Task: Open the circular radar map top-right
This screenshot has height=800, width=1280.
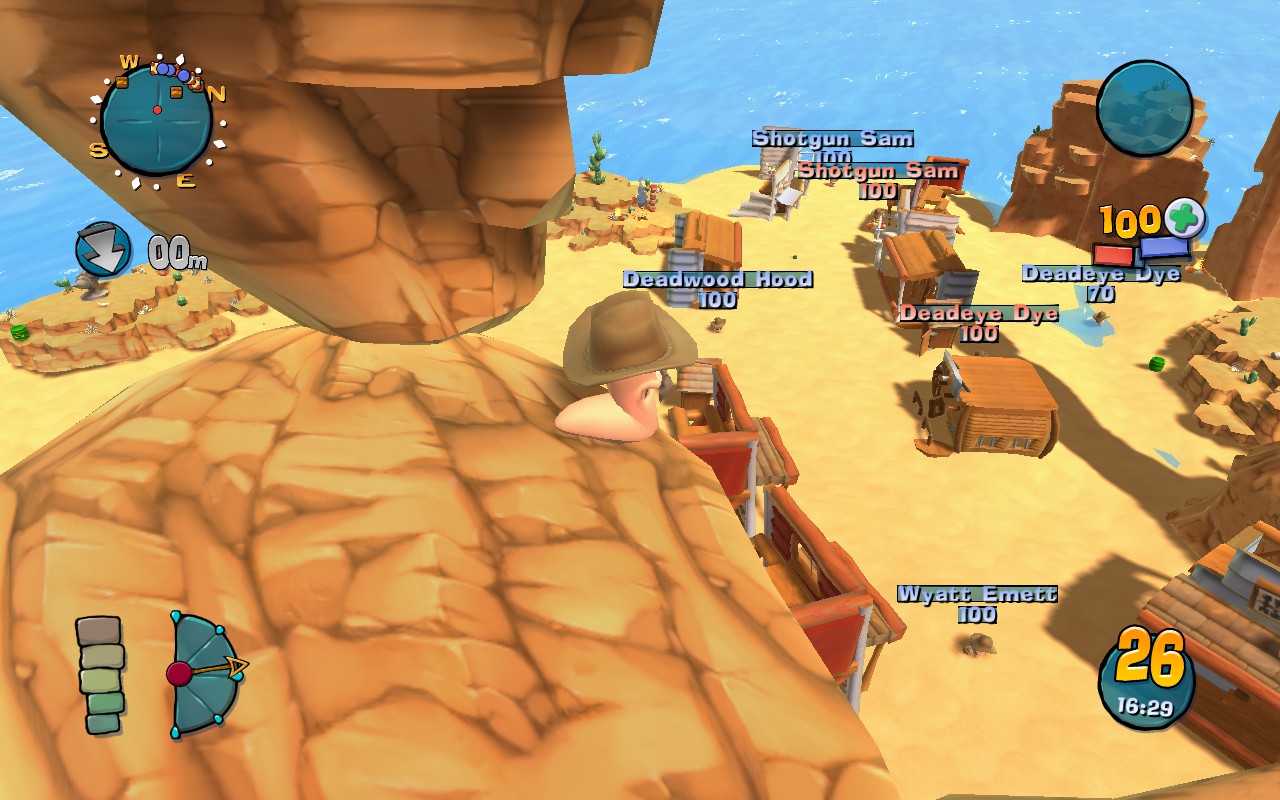Action: pos(1146,110)
